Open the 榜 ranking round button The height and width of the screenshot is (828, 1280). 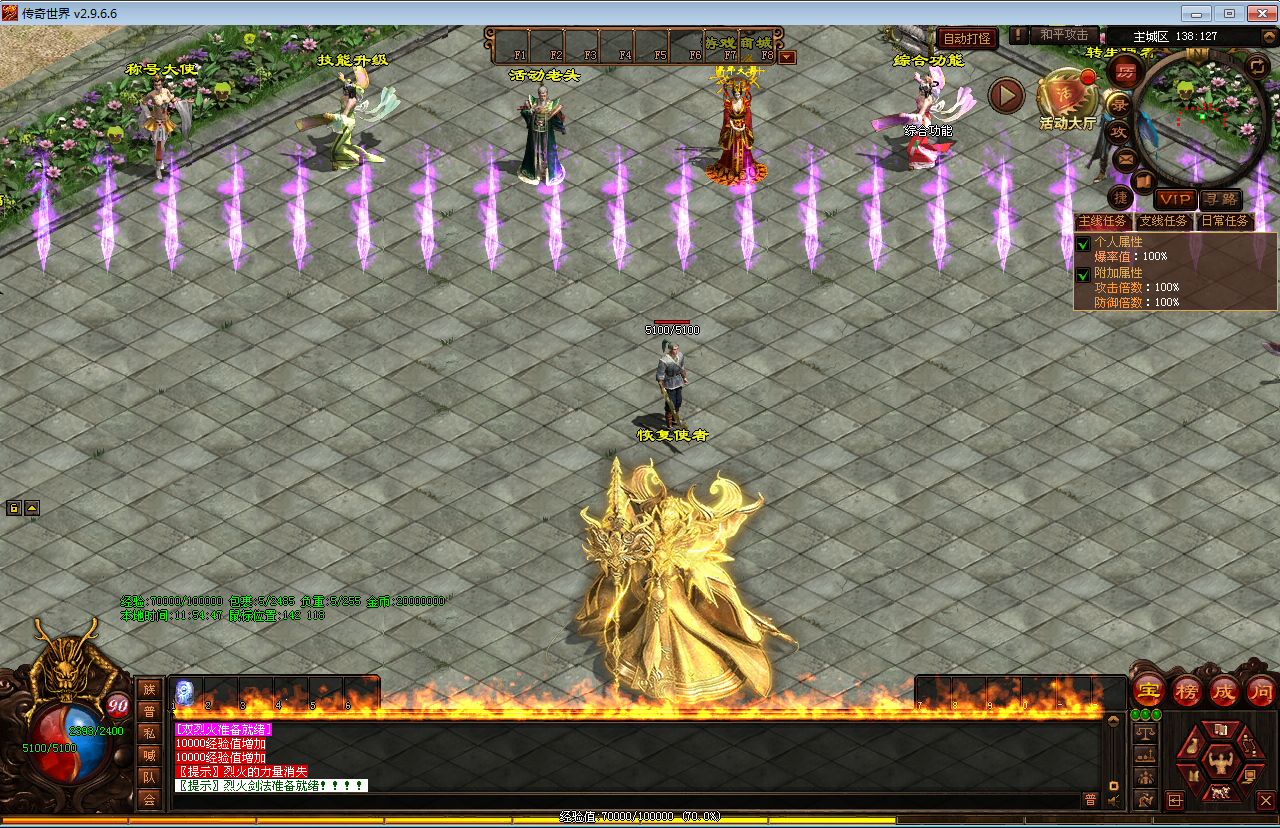[x=1187, y=690]
